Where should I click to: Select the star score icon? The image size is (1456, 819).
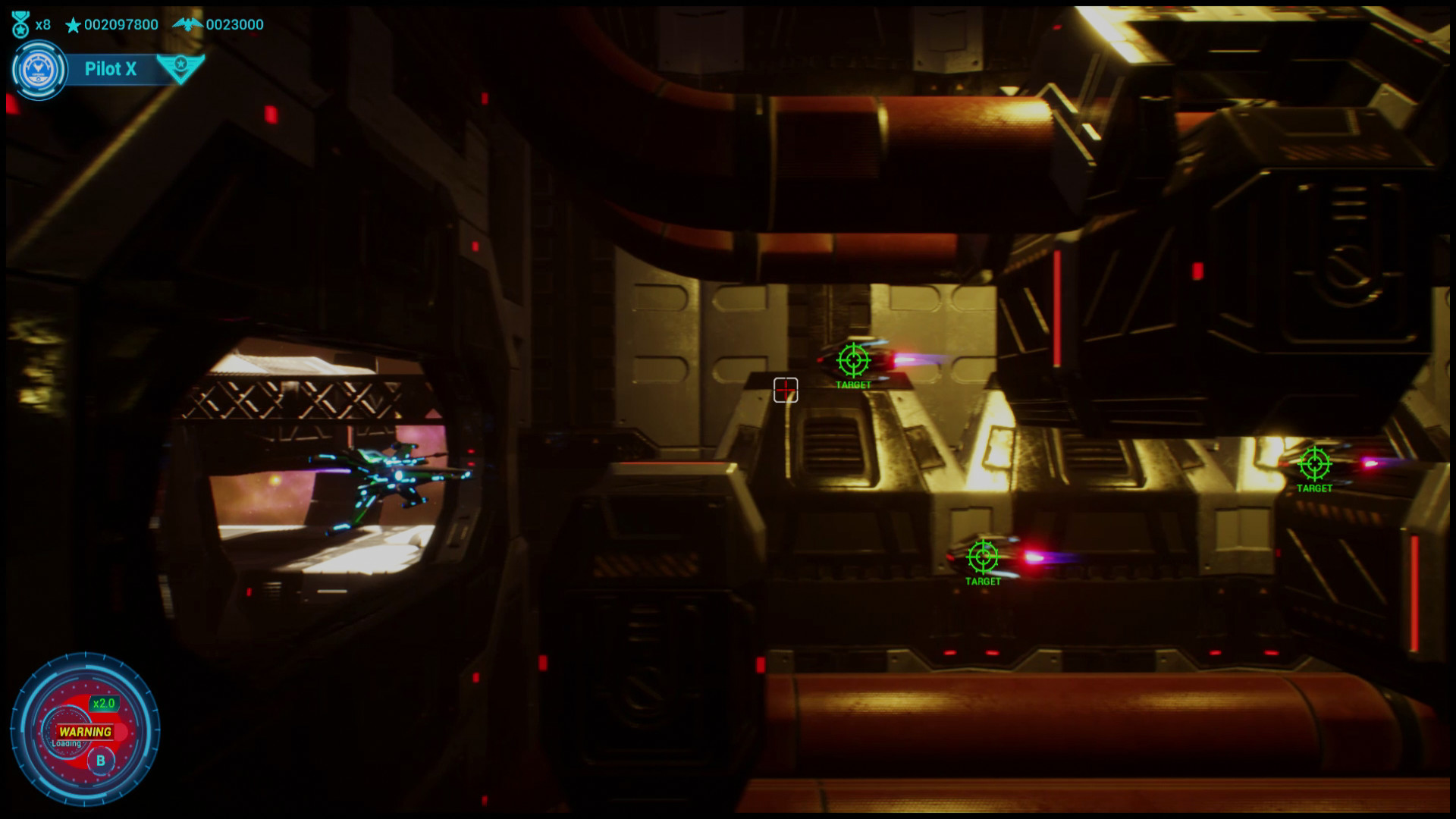[x=72, y=24]
